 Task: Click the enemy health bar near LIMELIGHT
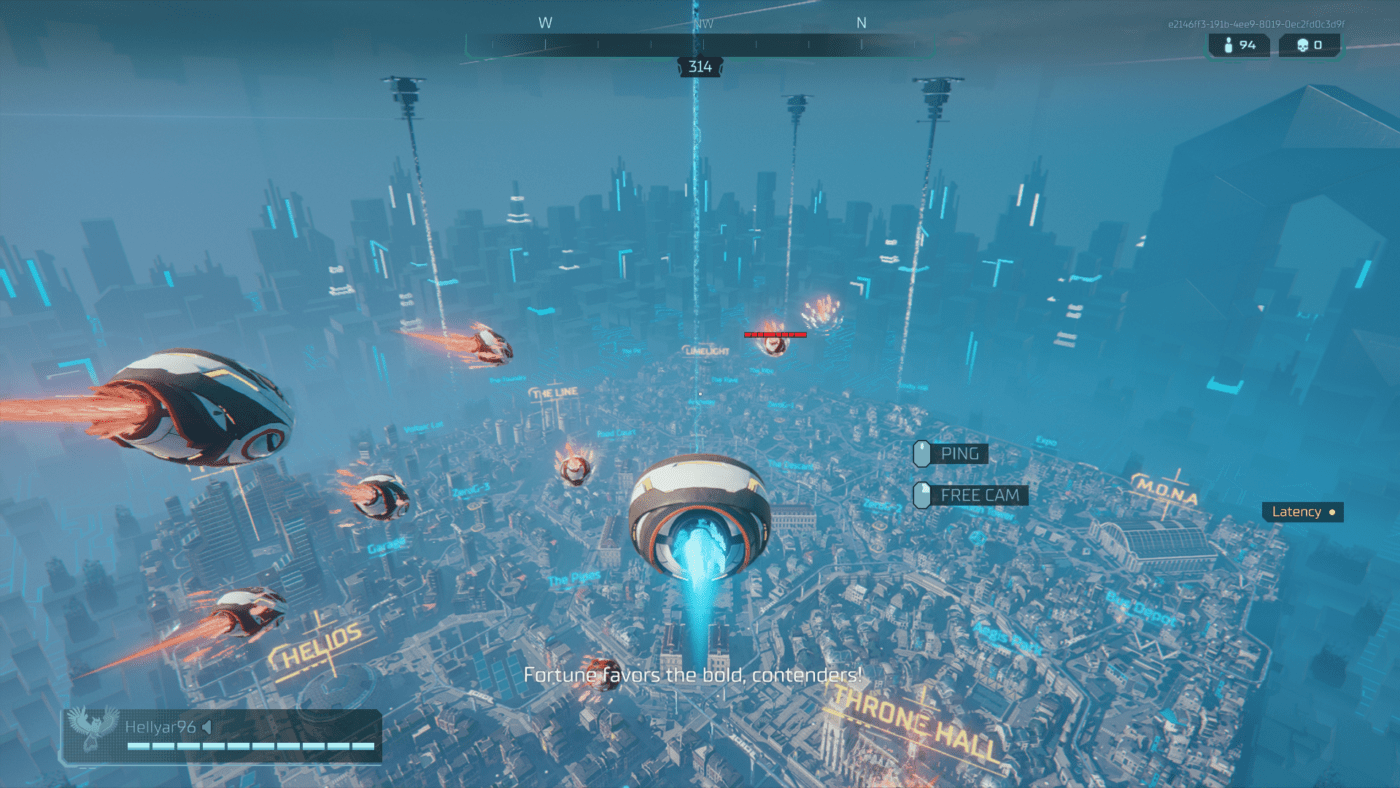(x=775, y=334)
